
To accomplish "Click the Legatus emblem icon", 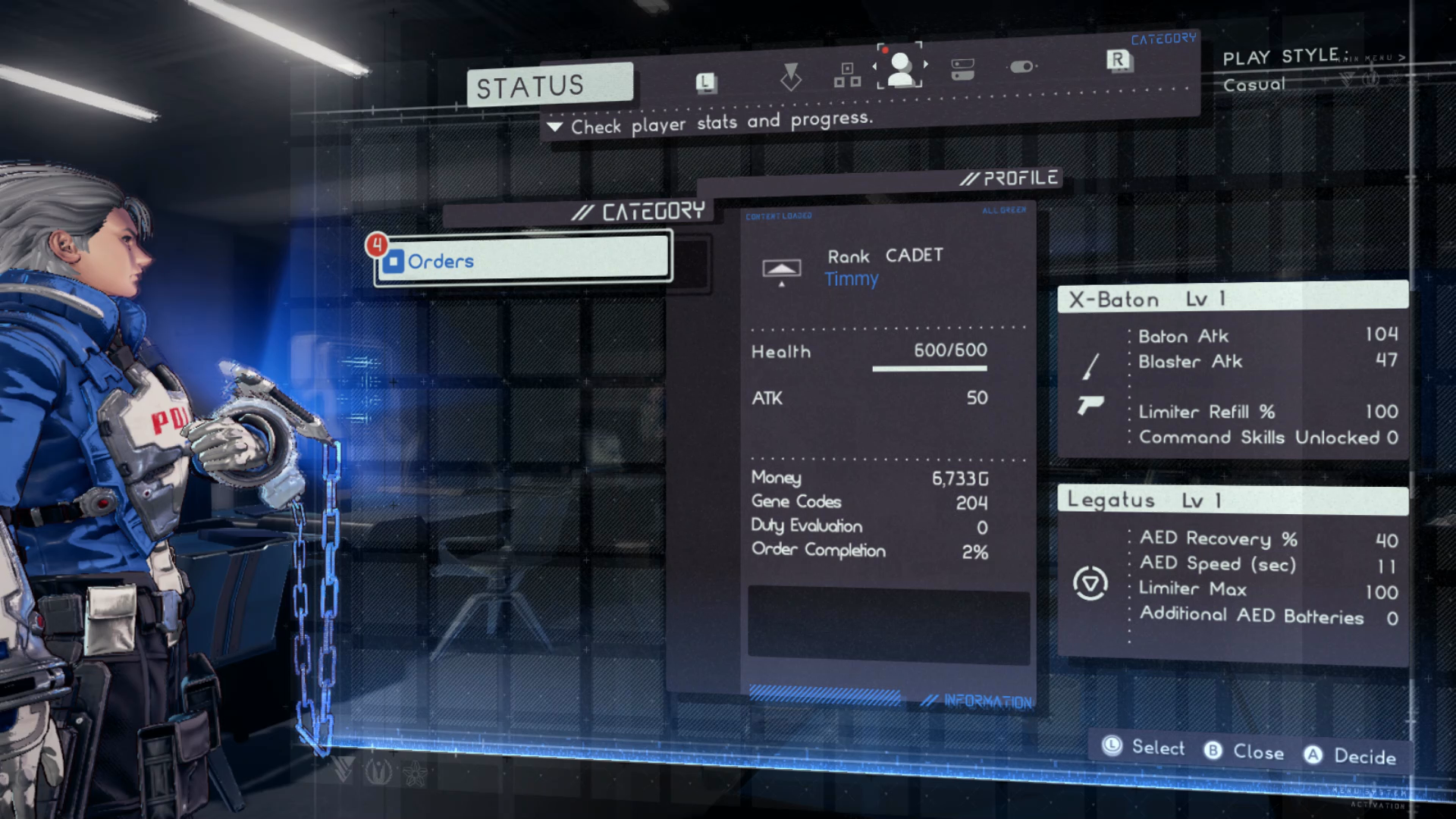I will 1090,583.
